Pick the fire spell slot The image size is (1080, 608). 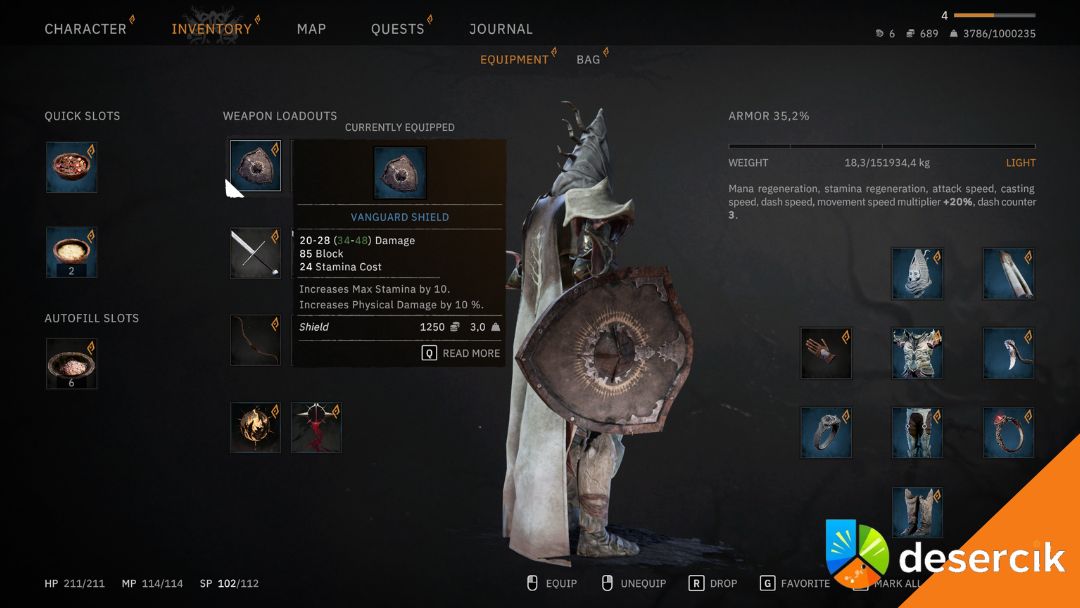pos(256,428)
